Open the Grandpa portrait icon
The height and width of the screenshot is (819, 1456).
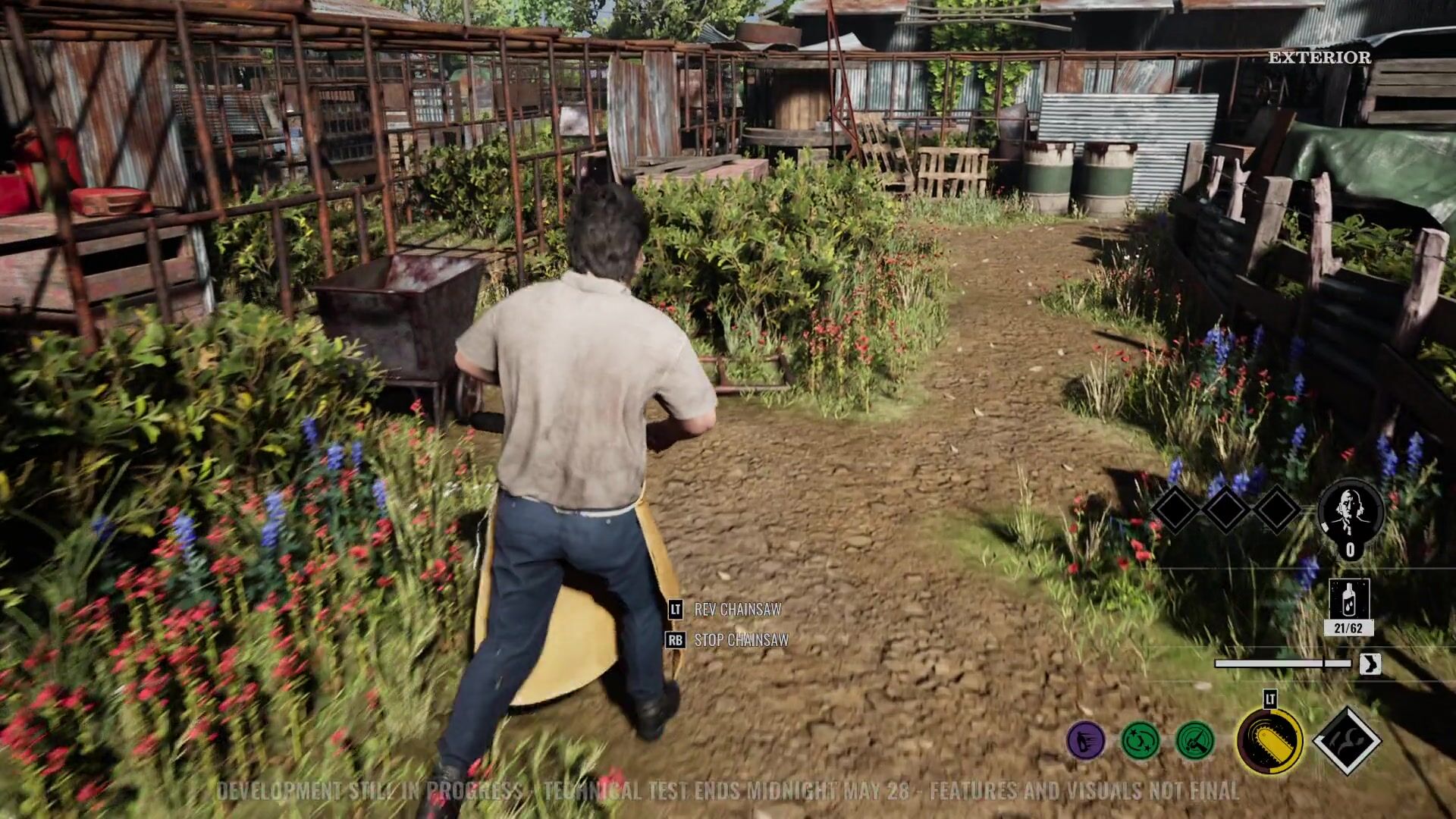[x=1351, y=513]
